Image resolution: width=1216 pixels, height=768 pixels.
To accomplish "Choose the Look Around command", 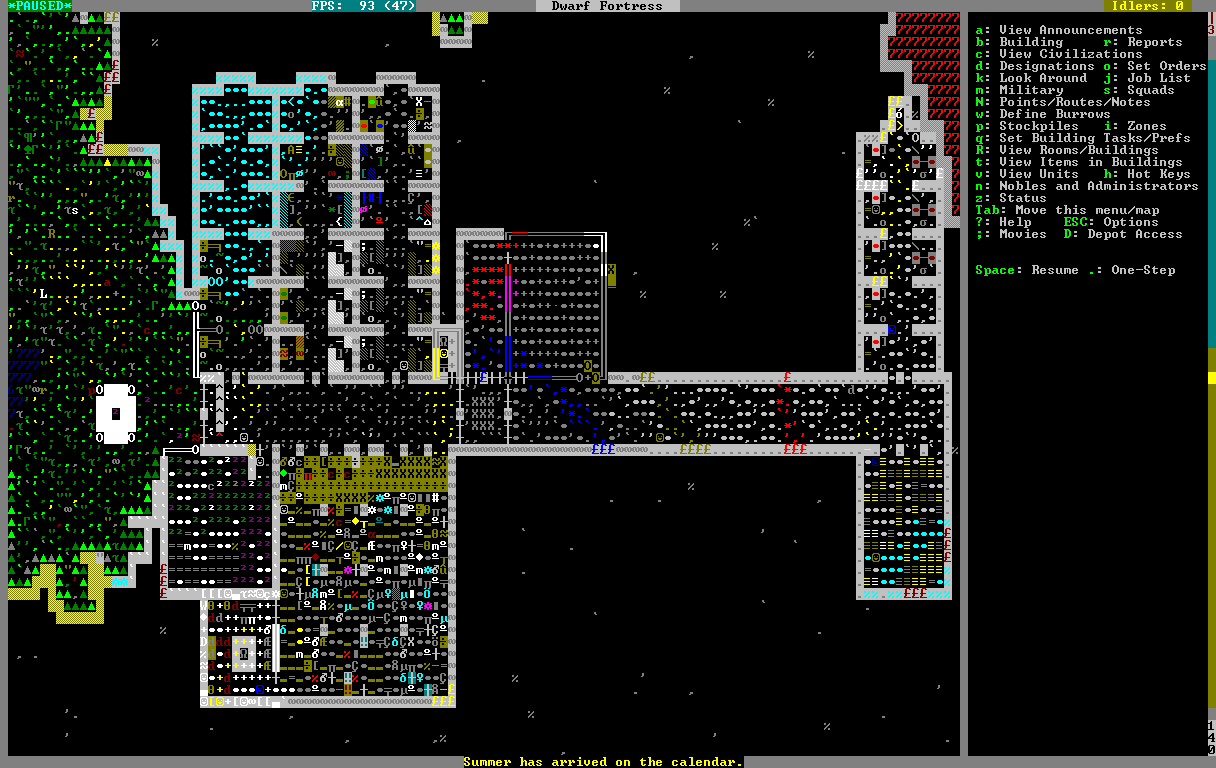I will [1042, 78].
